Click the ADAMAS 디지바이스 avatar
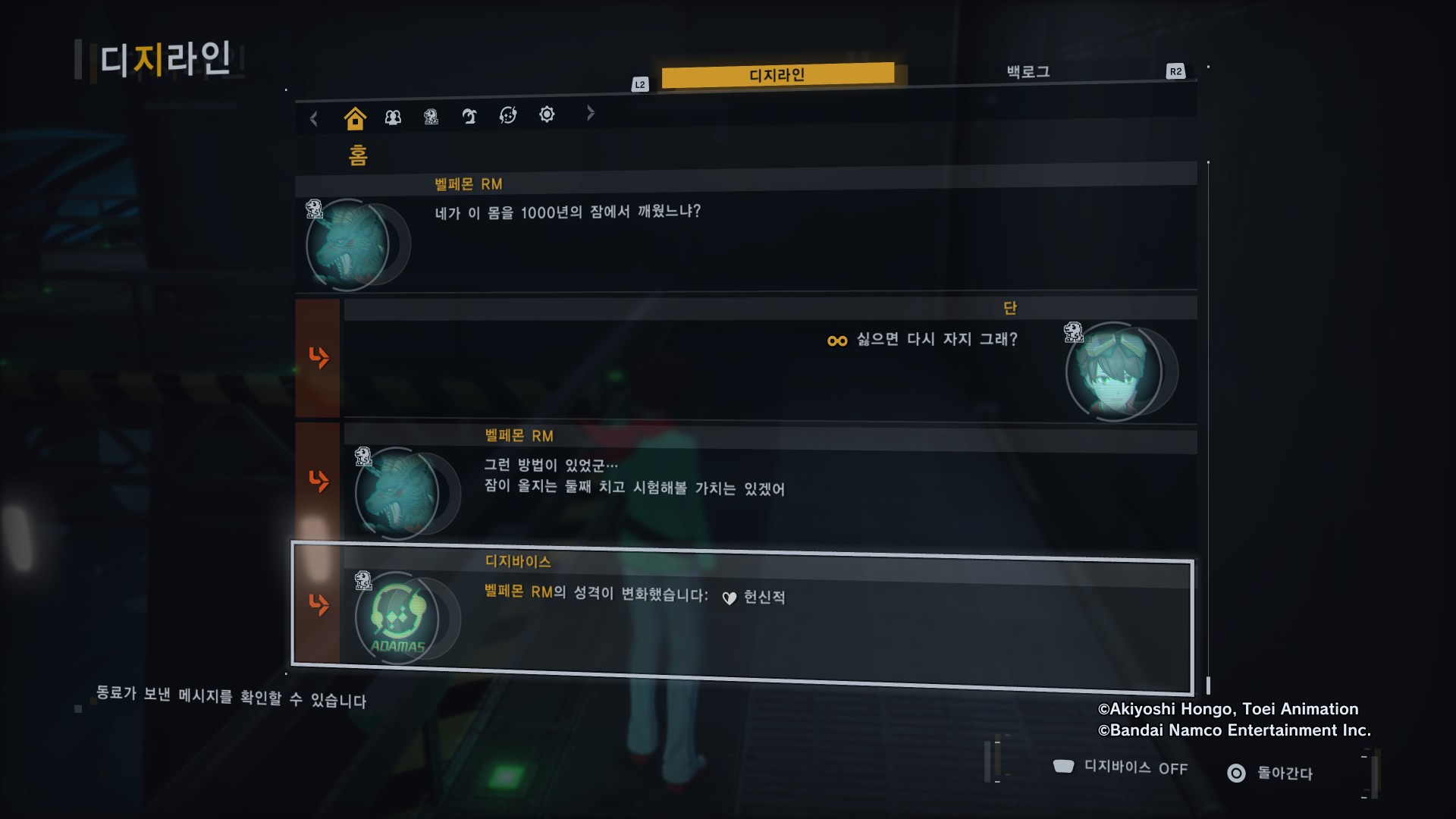 (x=397, y=618)
